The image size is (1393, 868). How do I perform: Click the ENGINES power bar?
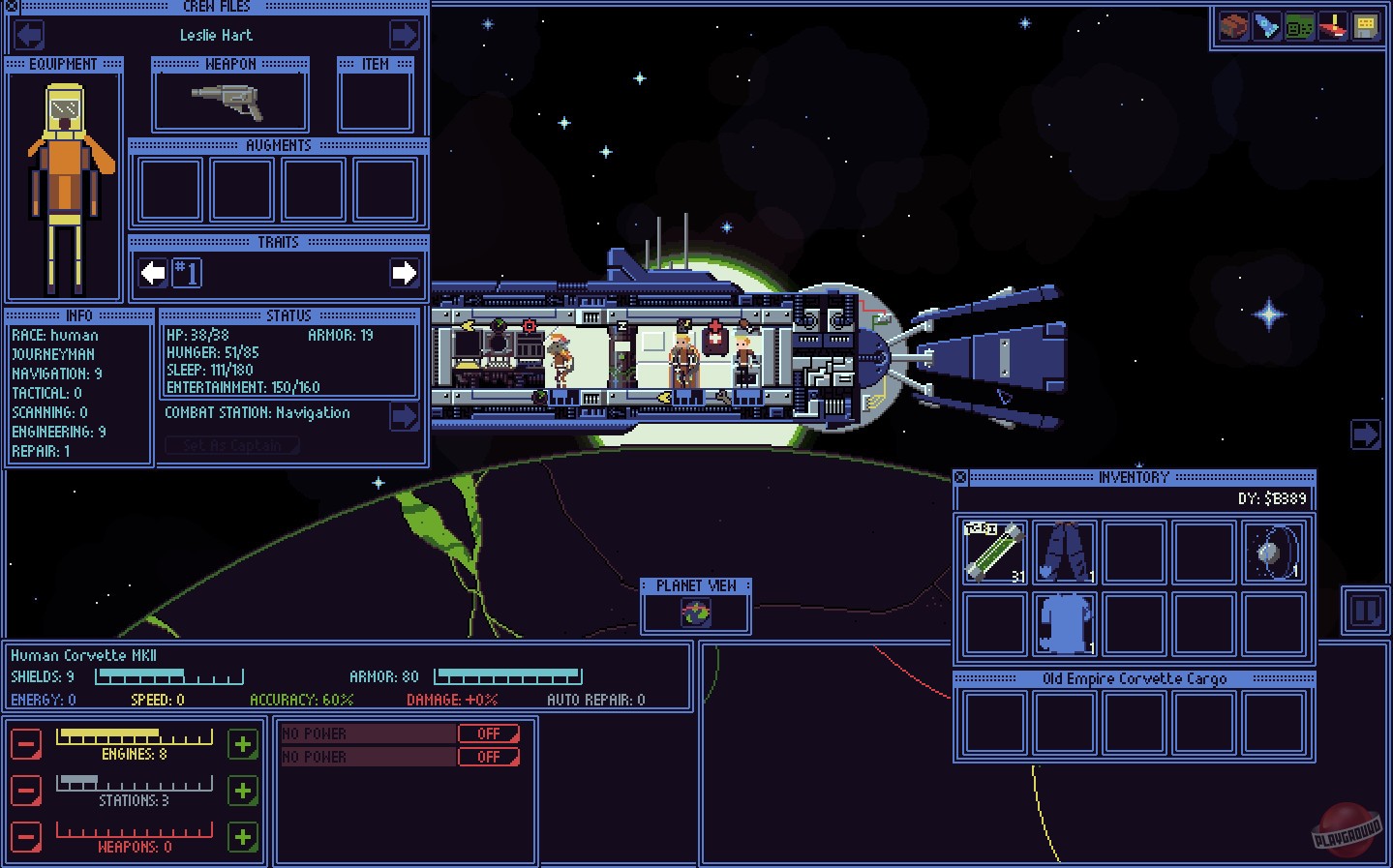(134, 737)
